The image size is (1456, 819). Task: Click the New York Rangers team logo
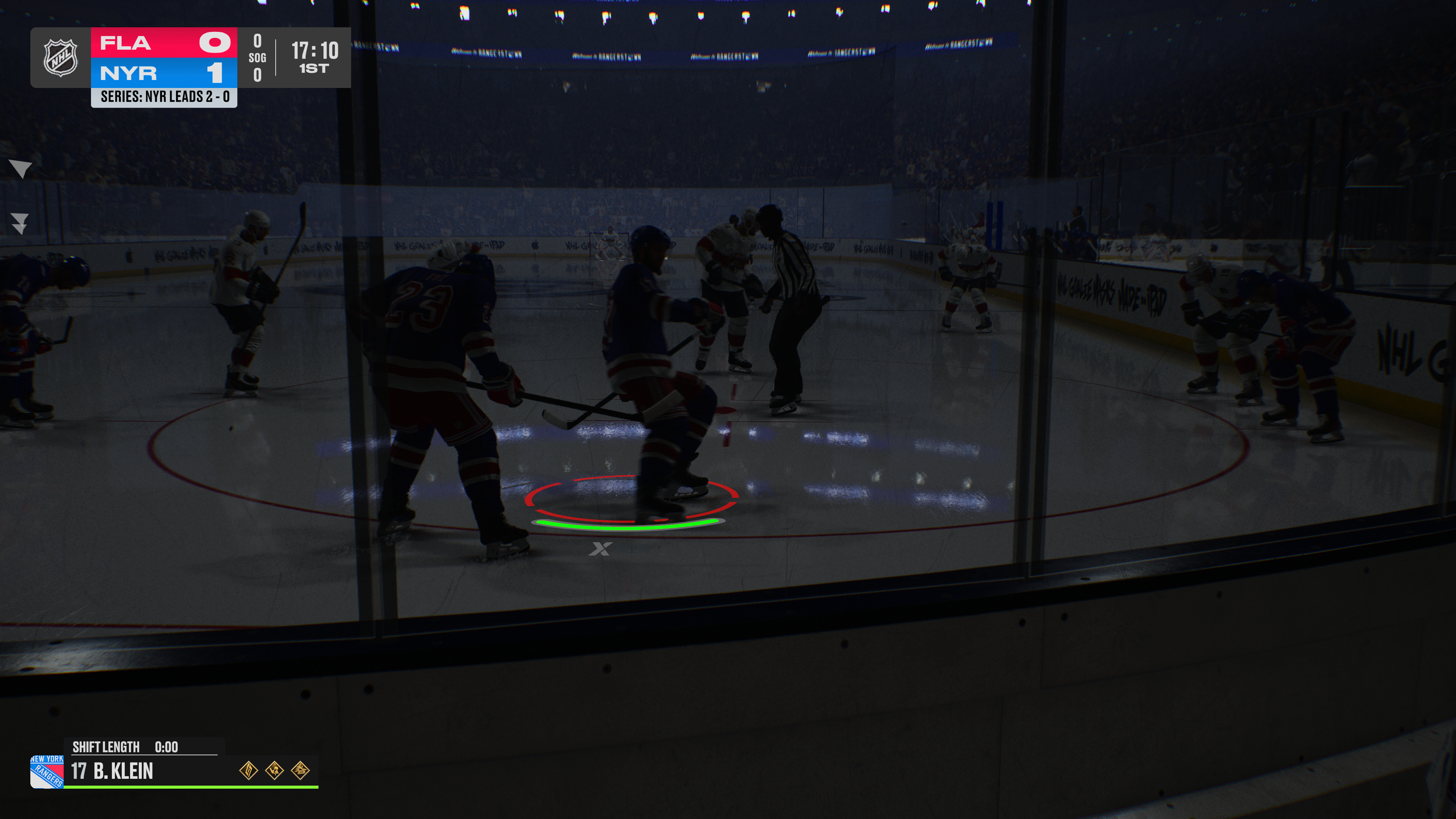pyautogui.click(x=47, y=771)
